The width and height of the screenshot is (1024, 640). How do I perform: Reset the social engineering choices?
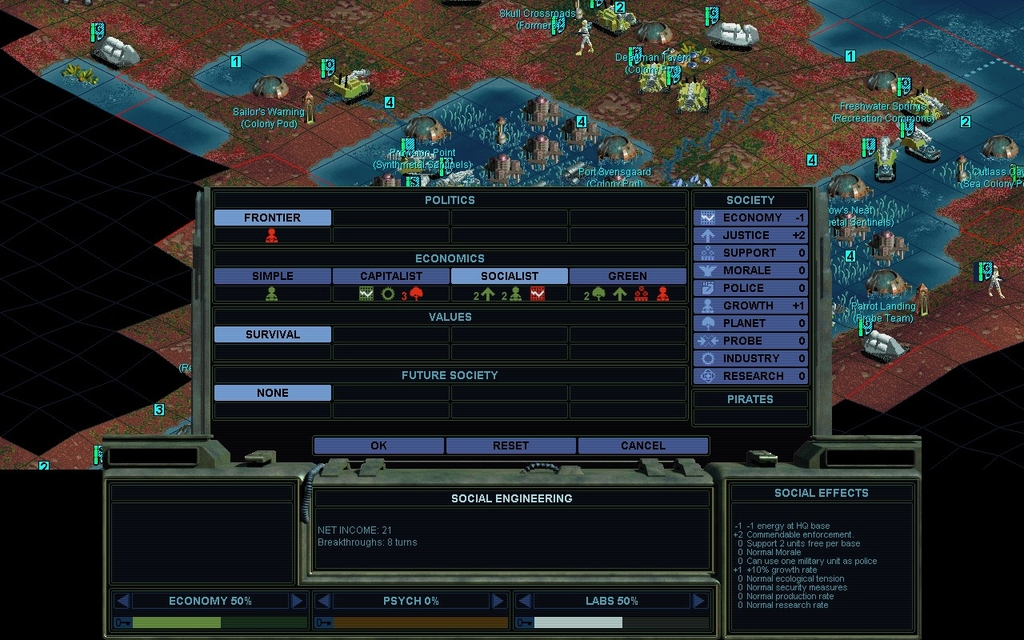[510, 446]
